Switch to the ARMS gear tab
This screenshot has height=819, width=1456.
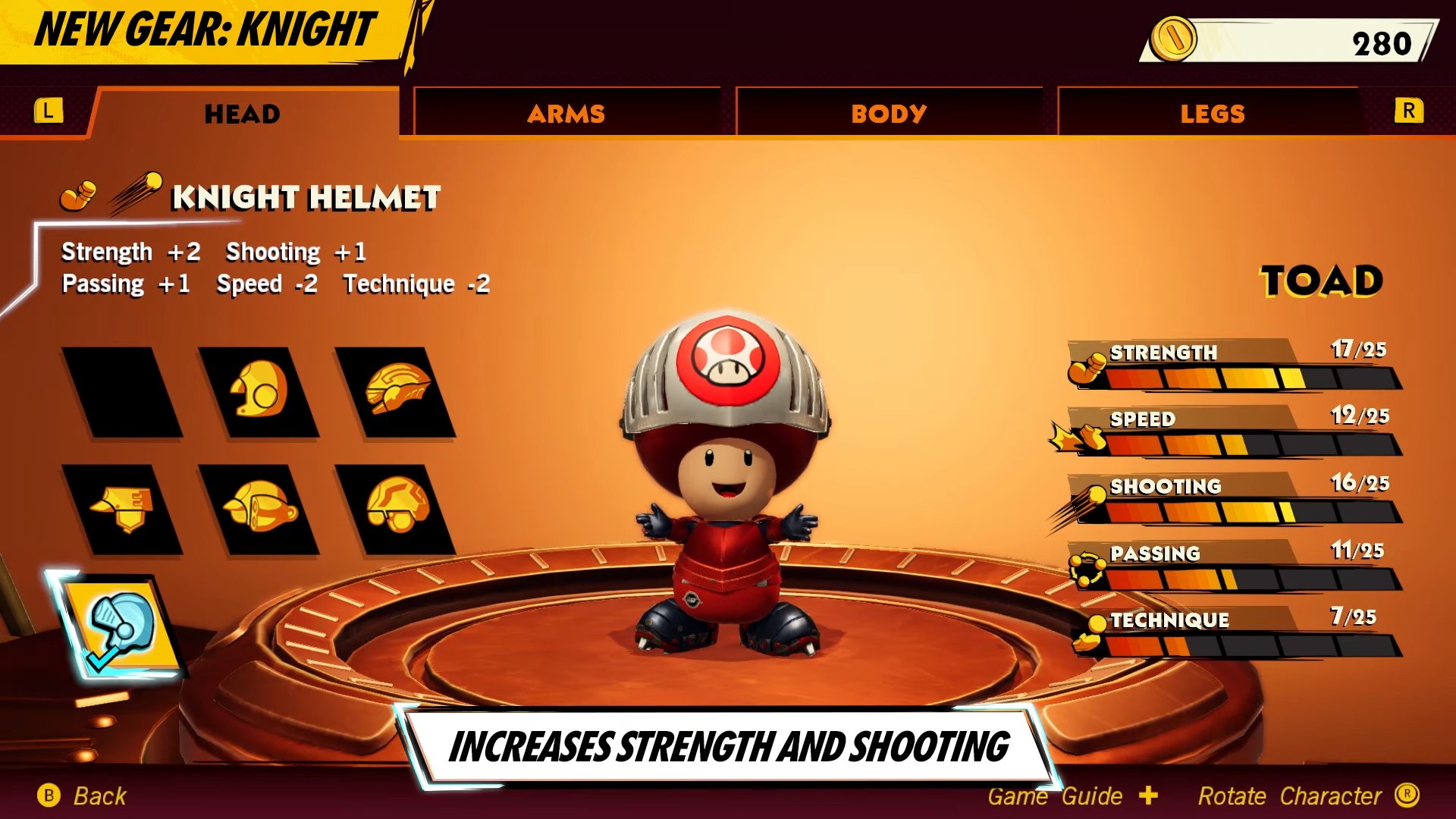coord(566,114)
